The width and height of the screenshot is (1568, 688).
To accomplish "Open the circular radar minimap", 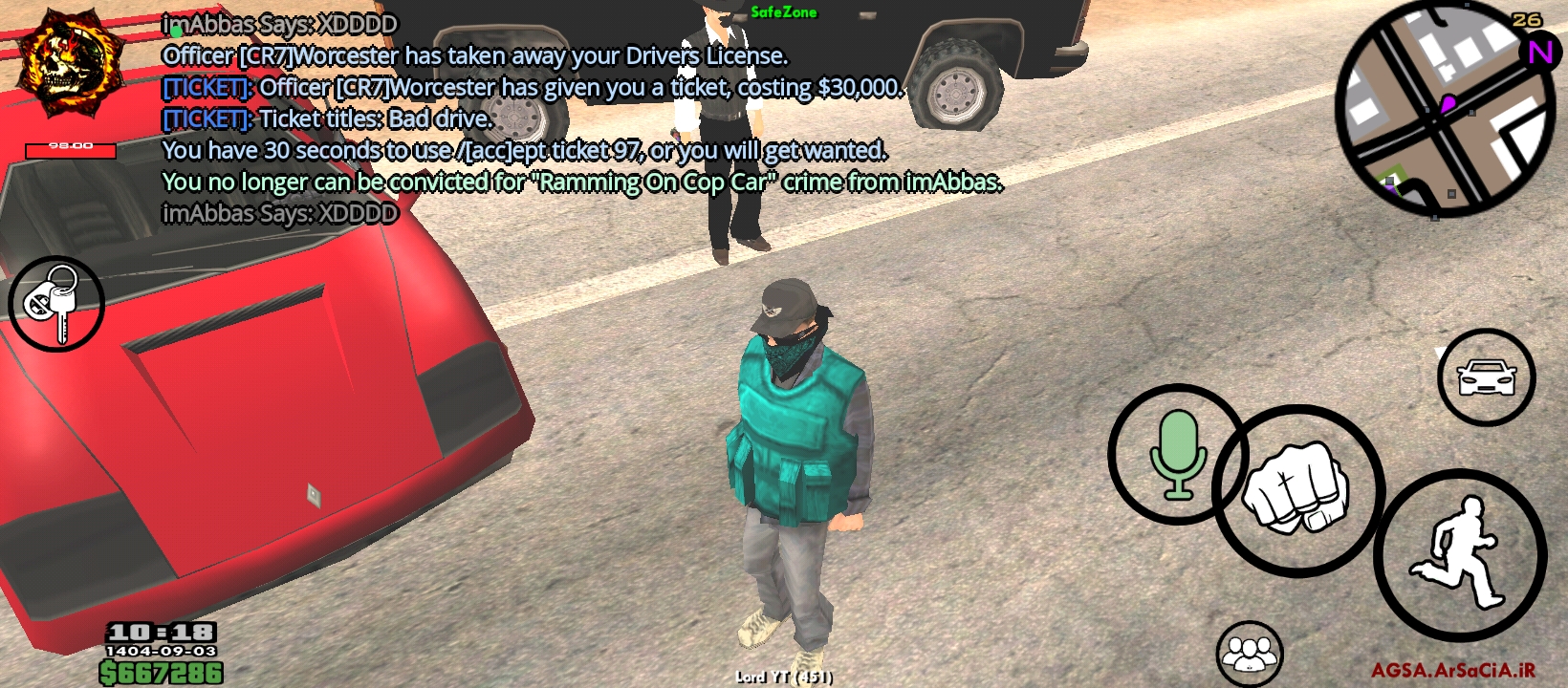I will (1443, 108).
